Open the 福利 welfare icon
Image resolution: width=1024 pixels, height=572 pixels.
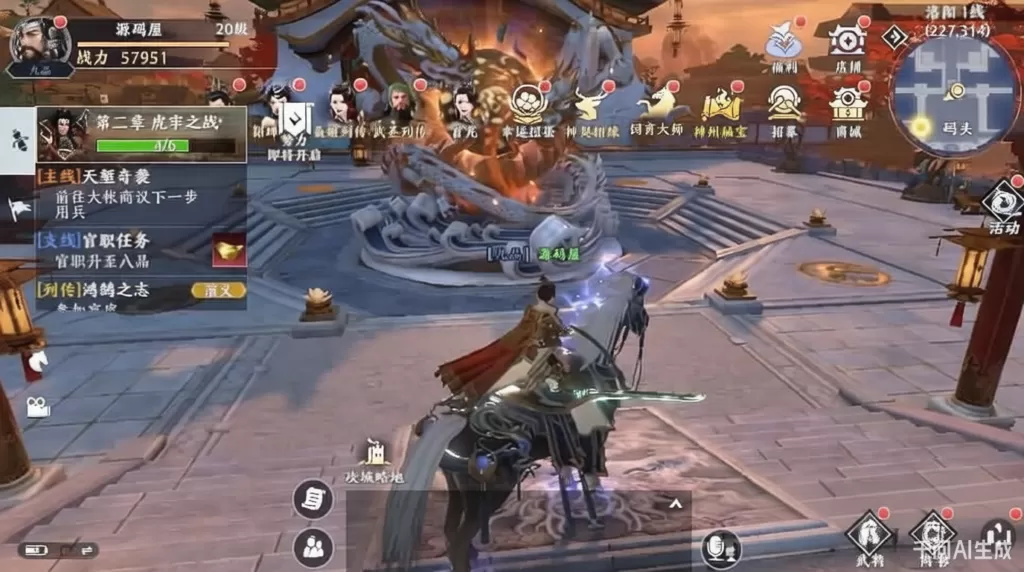pyautogui.click(x=784, y=47)
